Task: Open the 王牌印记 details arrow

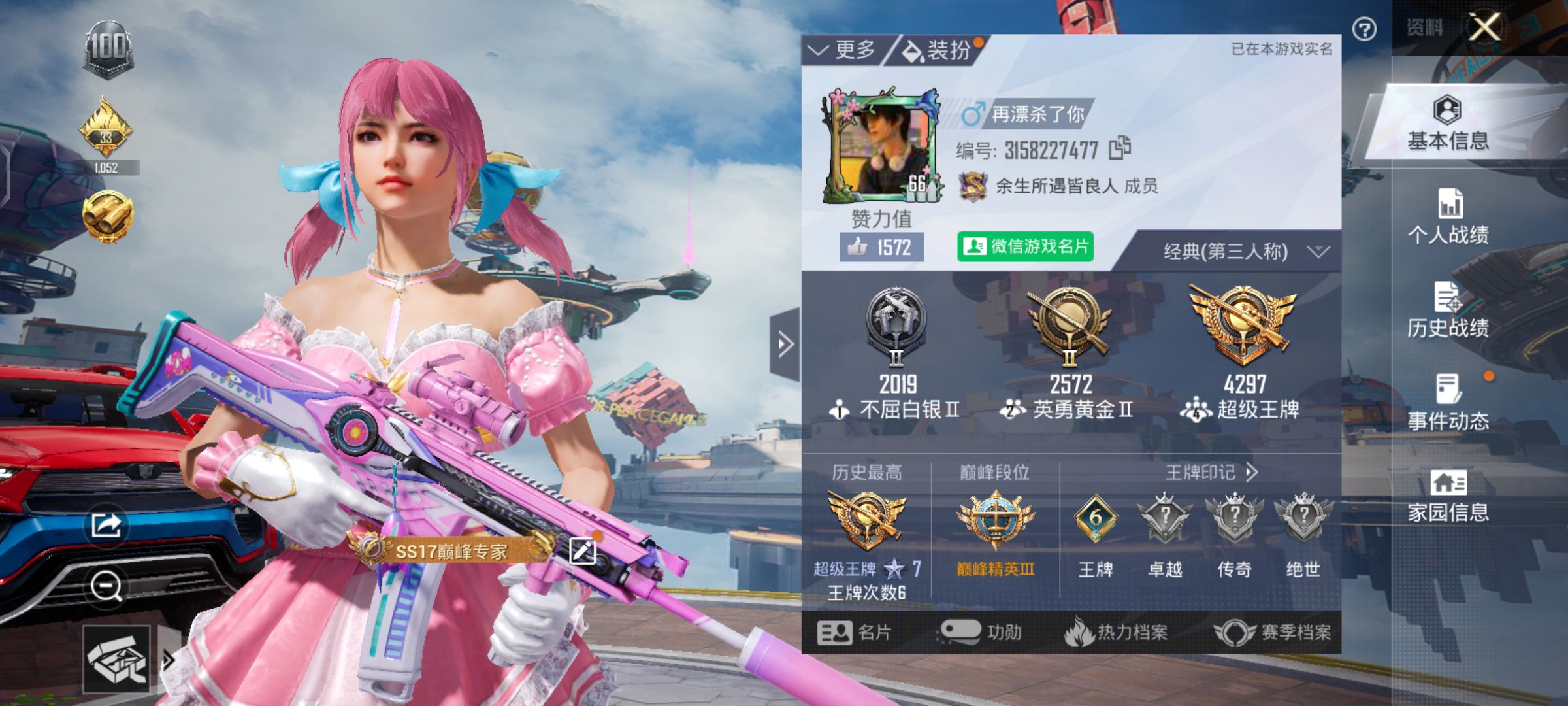Action: (1251, 472)
